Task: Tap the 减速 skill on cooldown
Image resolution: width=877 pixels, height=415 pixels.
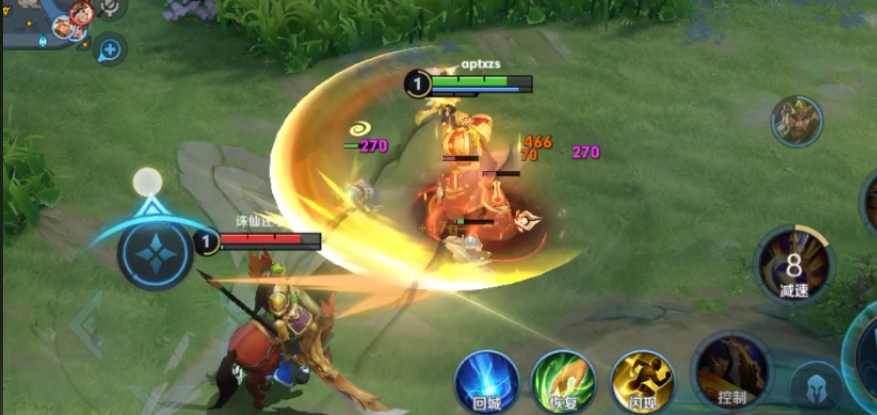Action: coord(793,265)
